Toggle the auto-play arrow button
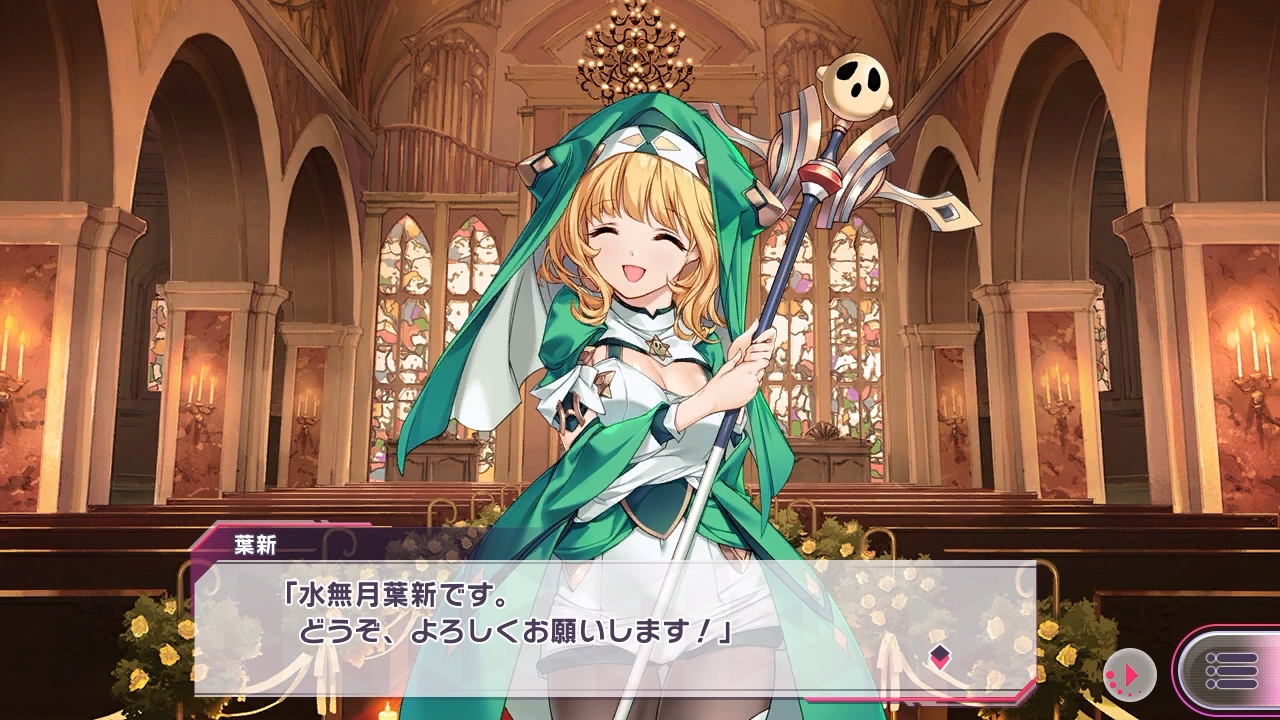The image size is (1280, 720). (x=1130, y=675)
